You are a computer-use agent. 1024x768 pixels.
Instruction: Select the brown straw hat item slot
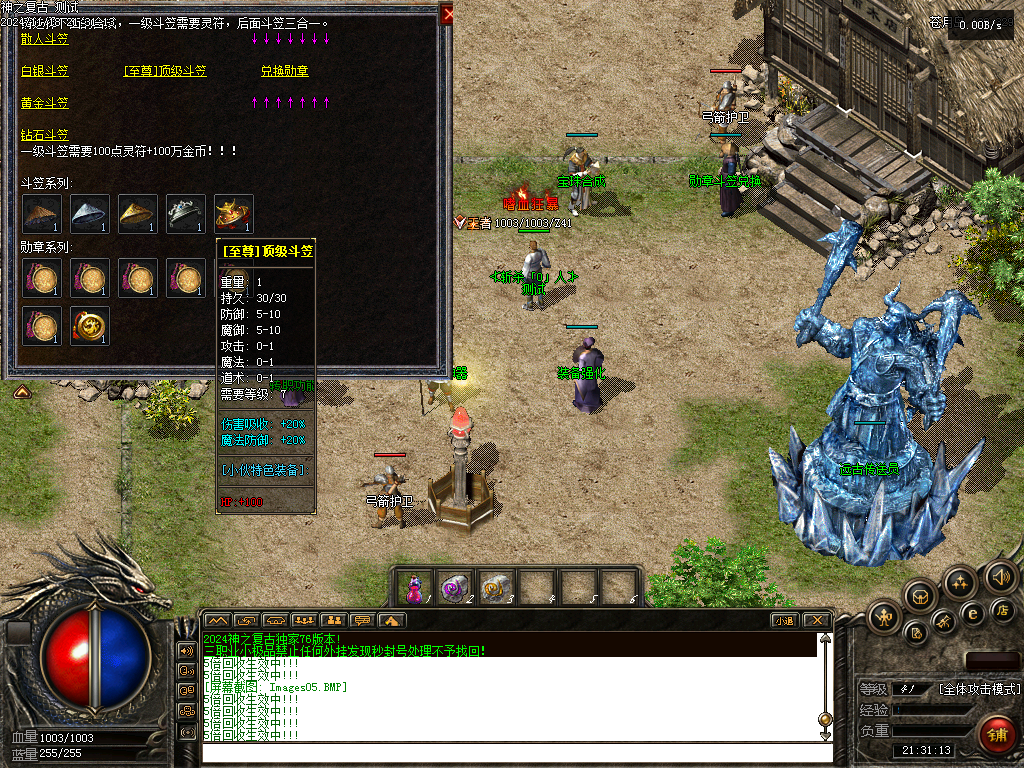point(41,213)
